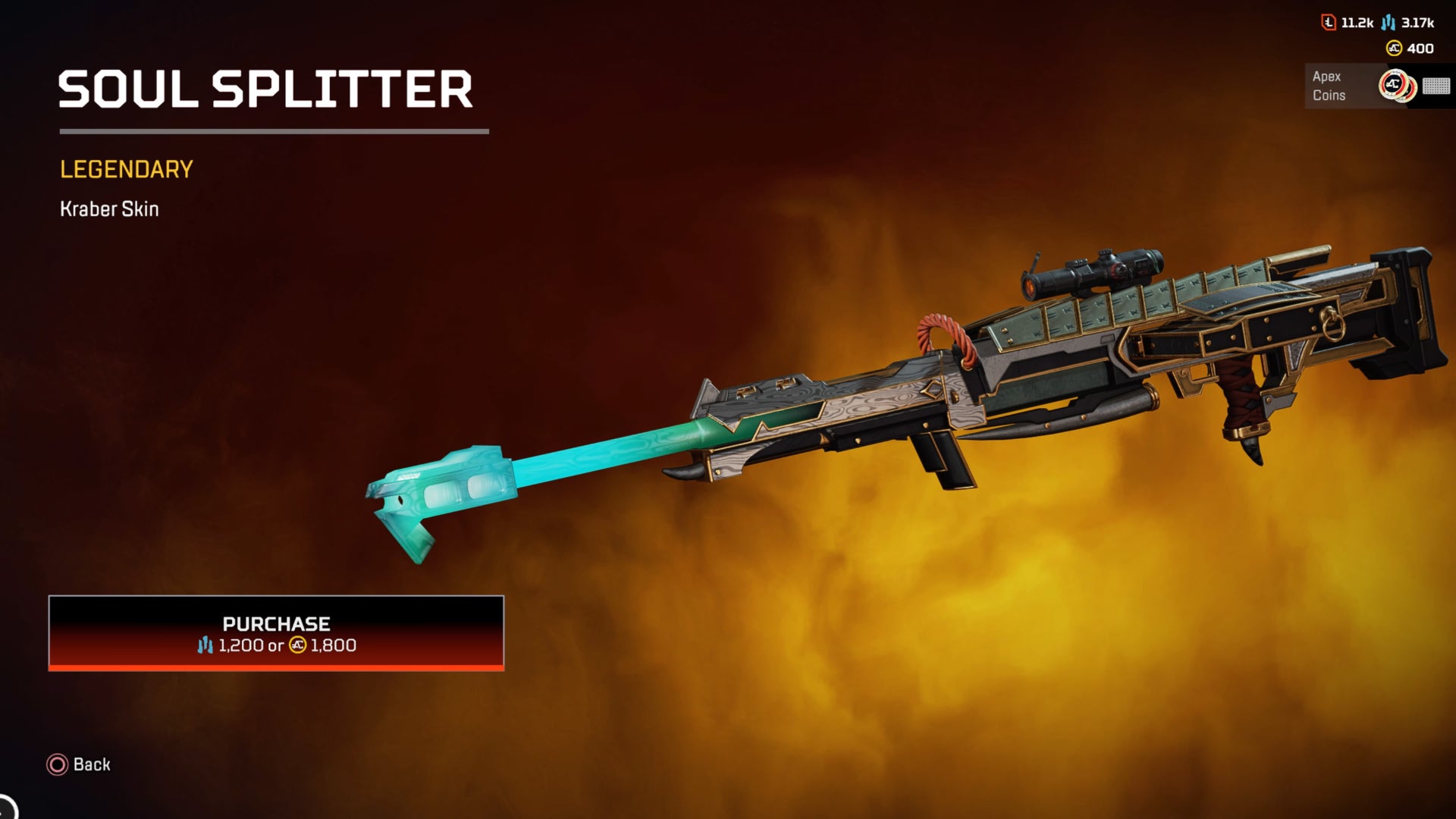Click the LEGENDARY rarity label
Viewport: 1456px width, 819px height.
pyautogui.click(x=125, y=170)
